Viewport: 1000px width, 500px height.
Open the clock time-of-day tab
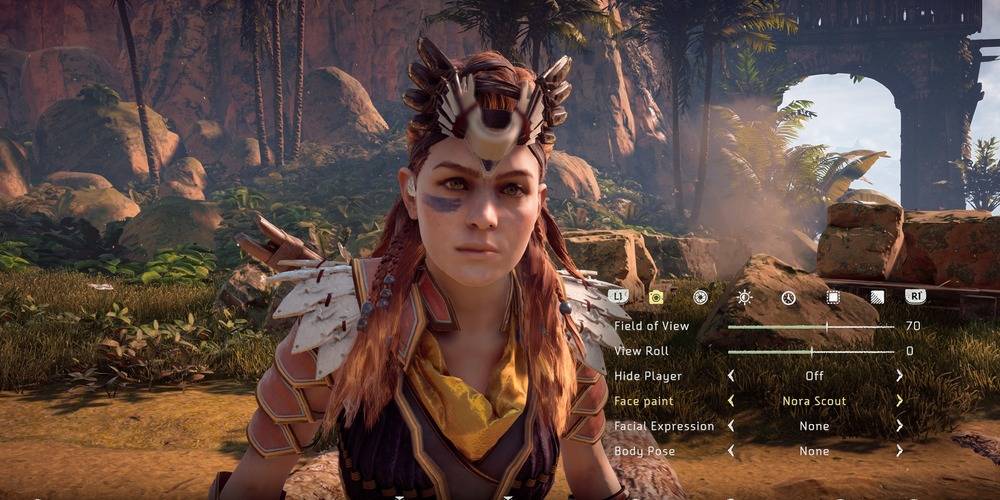[788, 297]
